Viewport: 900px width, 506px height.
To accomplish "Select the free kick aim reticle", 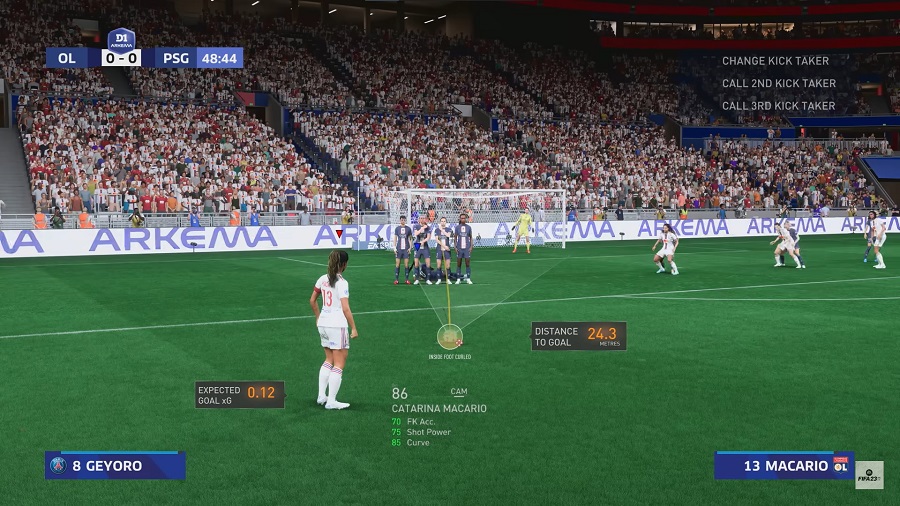I will pyautogui.click(x=450, y=336).
